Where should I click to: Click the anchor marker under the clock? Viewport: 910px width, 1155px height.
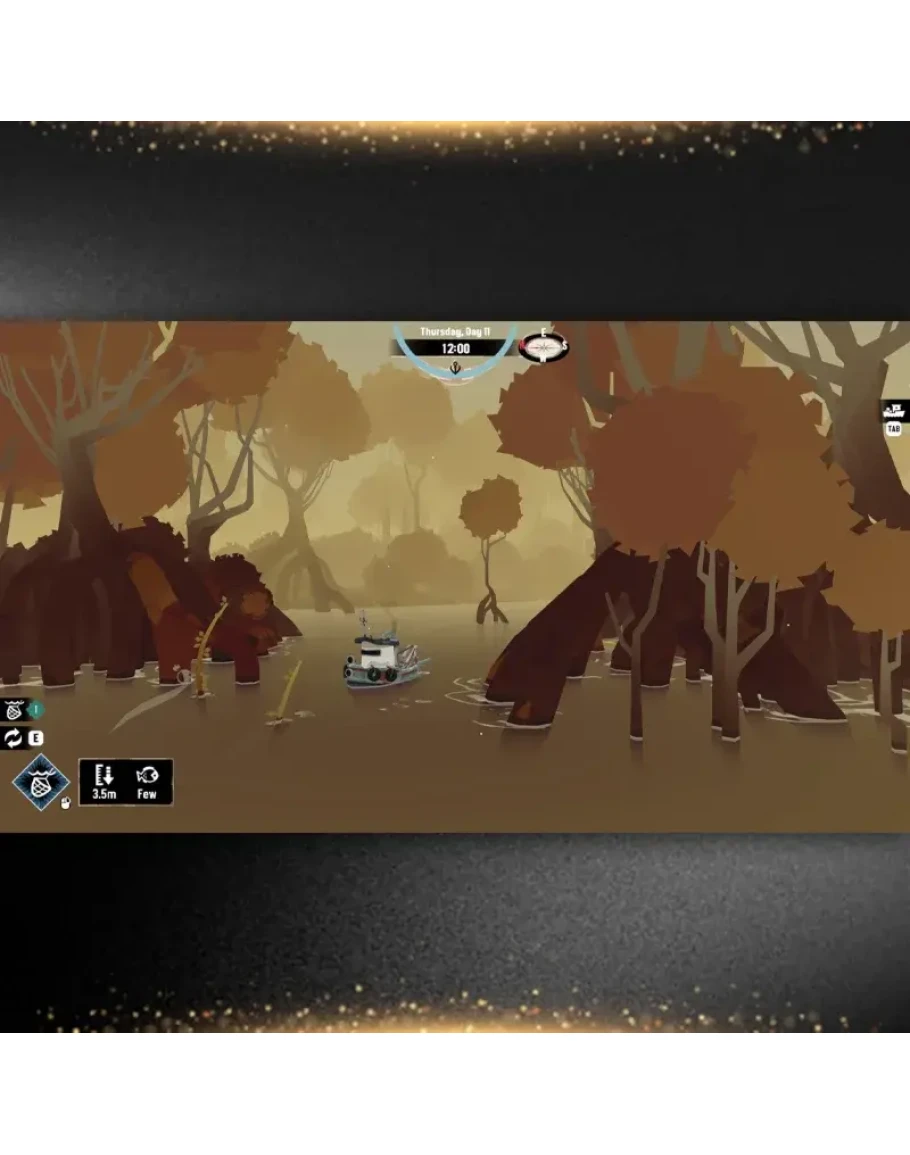tap(457, 368)
